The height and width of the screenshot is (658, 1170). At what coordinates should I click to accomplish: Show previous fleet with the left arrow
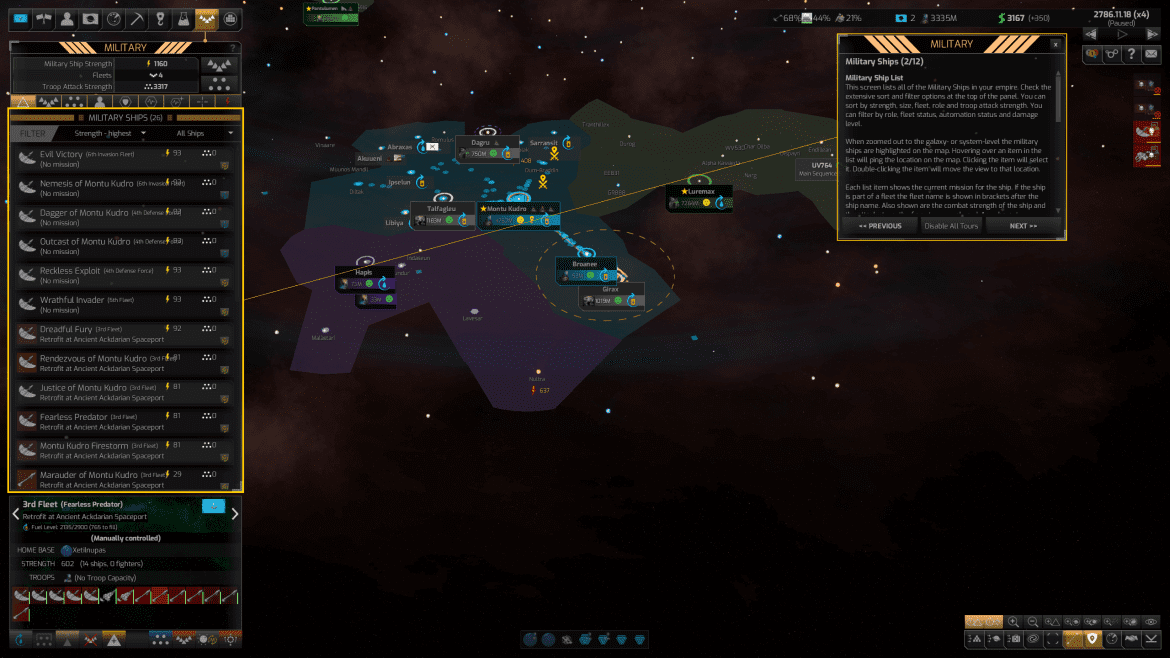click(15, 514)
